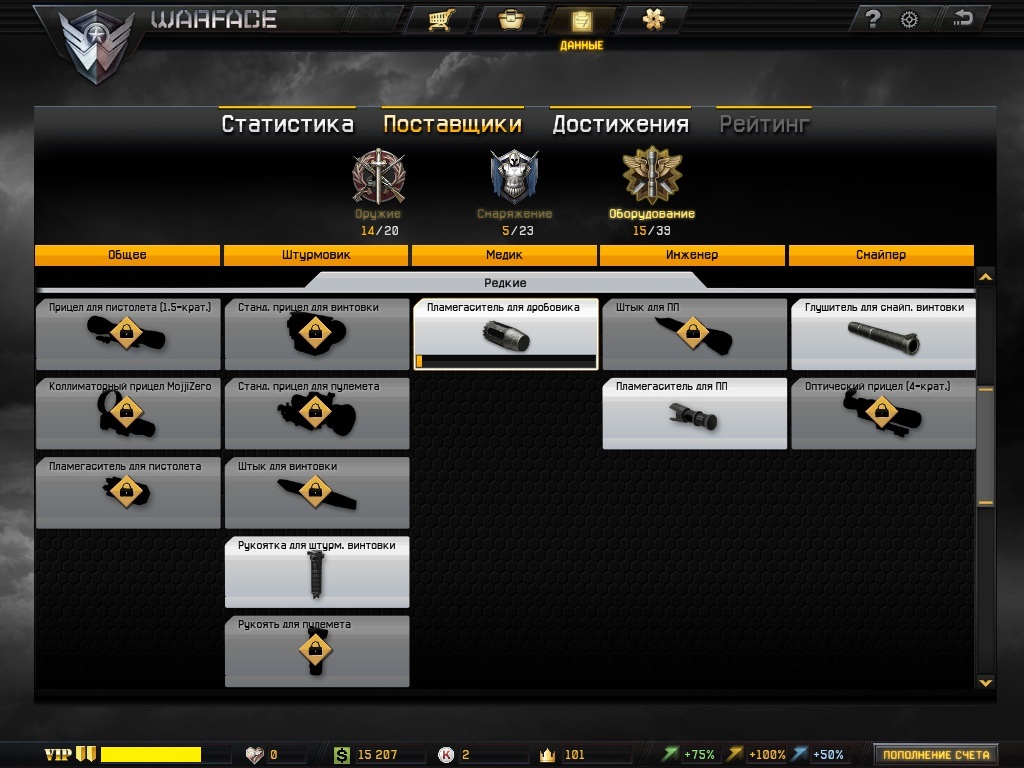Pick the Пламегаситель для ПП item
The width and height of the screenshot is (1024, 768).
(694, 413)
